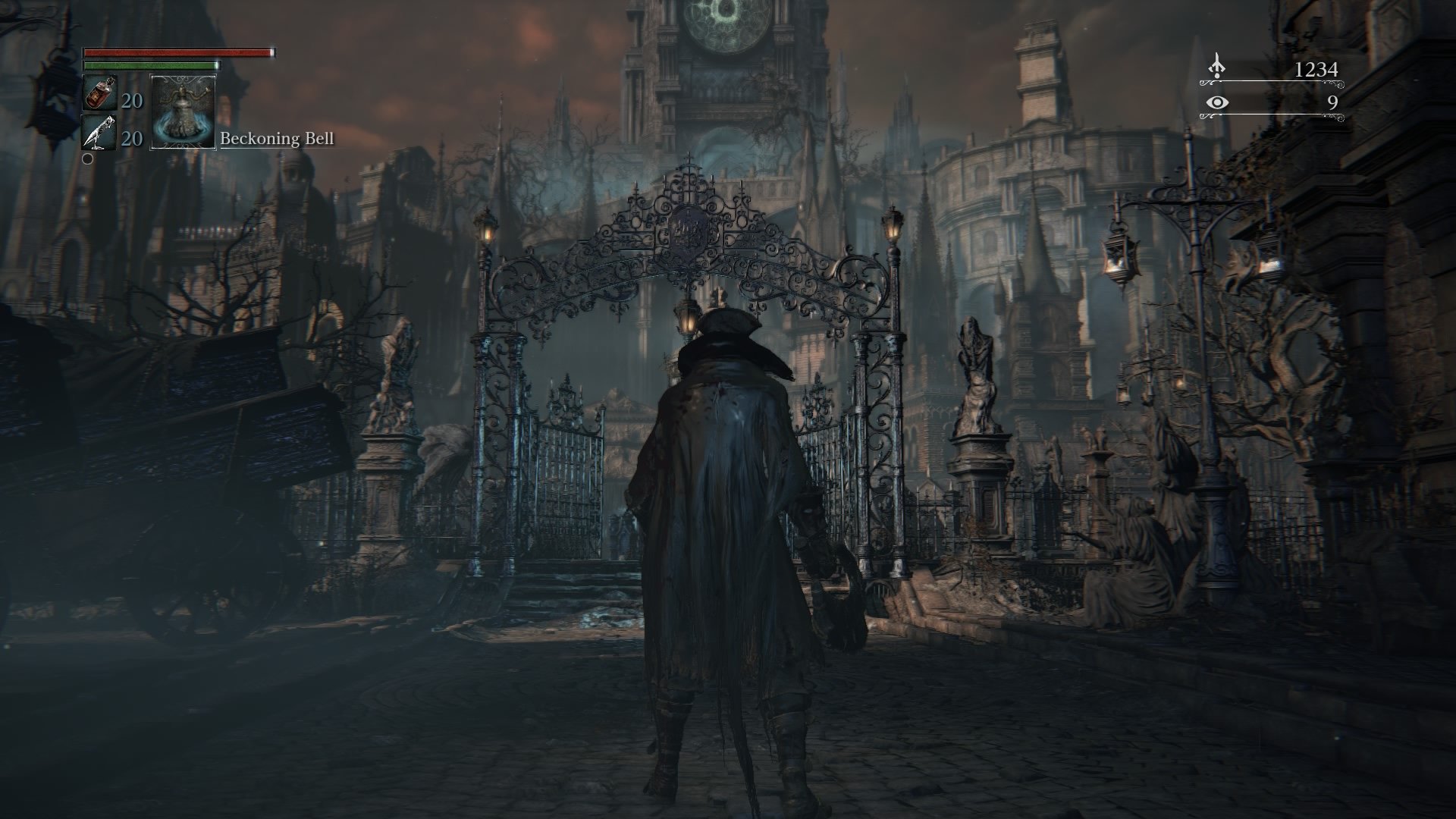The image size is (1456, 819).
Task: Click the Blood Vial quantity number 20
Action: (x=130, y=99)
